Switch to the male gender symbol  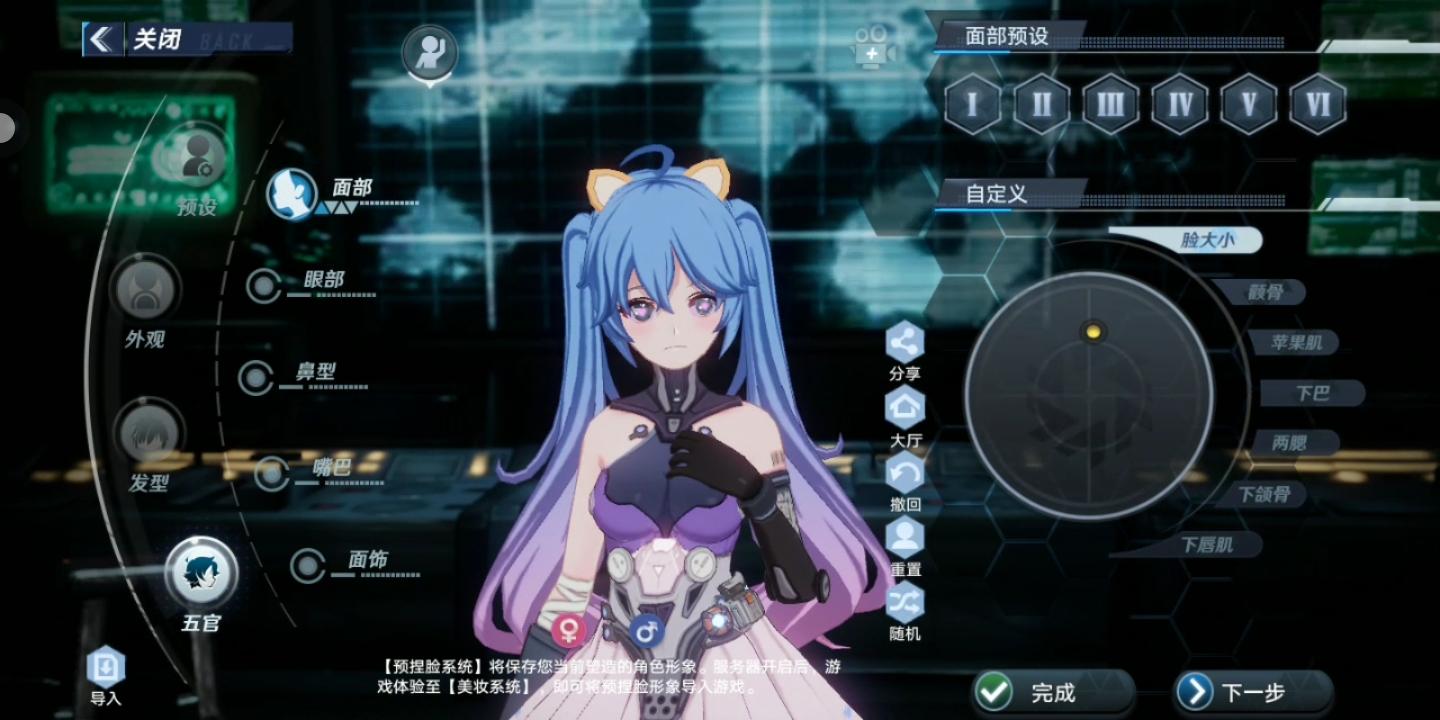tap(647, 629)
